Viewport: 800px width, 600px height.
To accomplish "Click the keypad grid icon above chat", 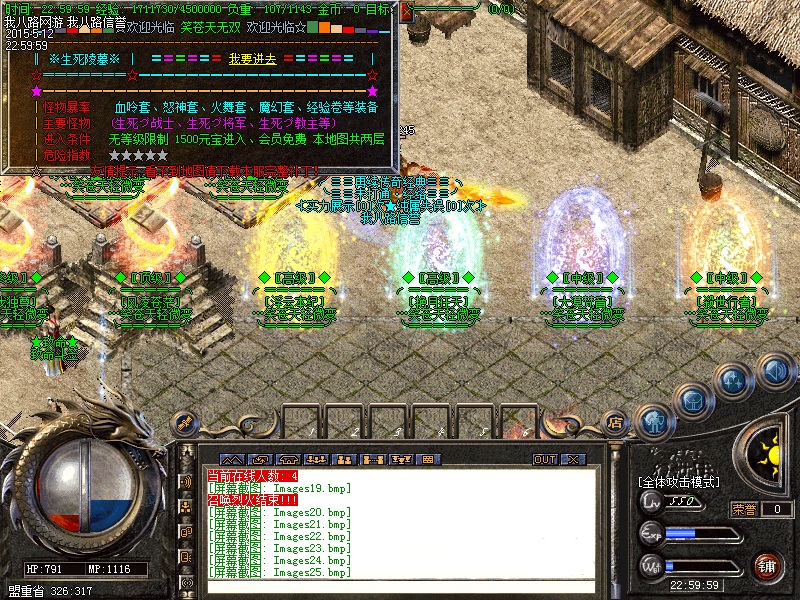I will (x=428, y=459).
